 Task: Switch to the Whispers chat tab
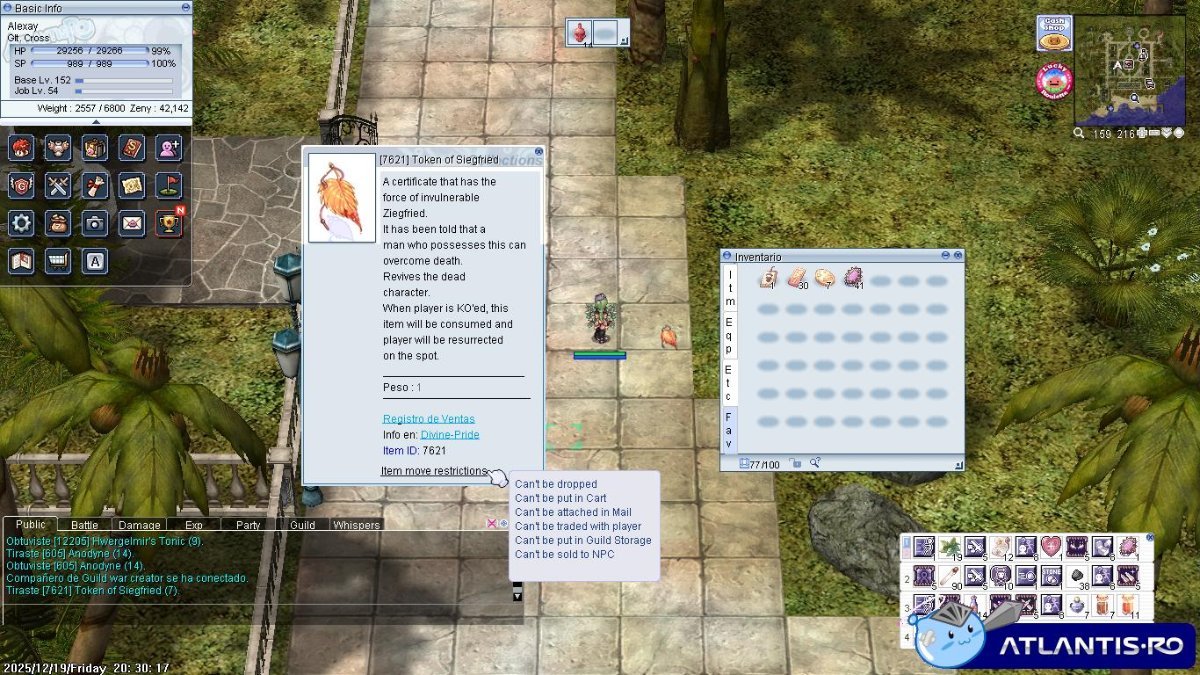[356, 525]
